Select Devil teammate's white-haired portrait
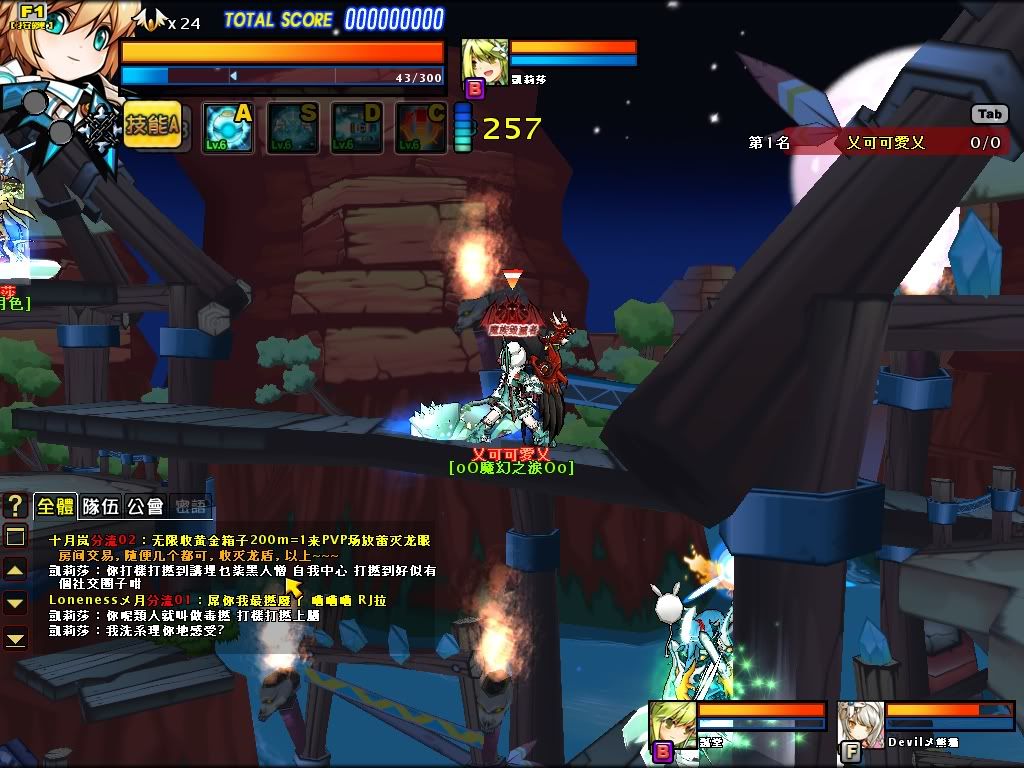The image size is (1024, 768). (861, 725)
